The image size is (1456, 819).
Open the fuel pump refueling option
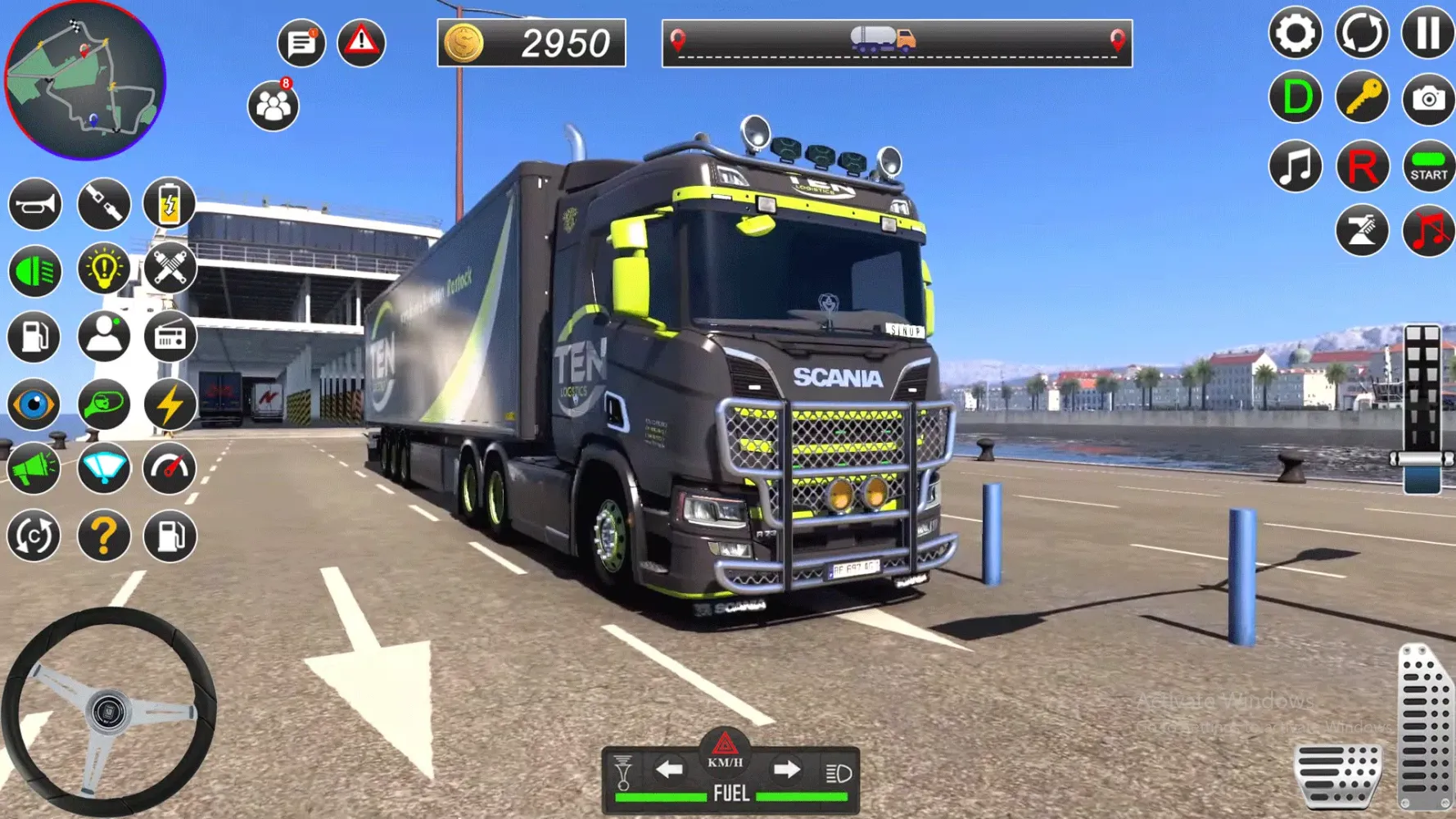tap(33, 336)
